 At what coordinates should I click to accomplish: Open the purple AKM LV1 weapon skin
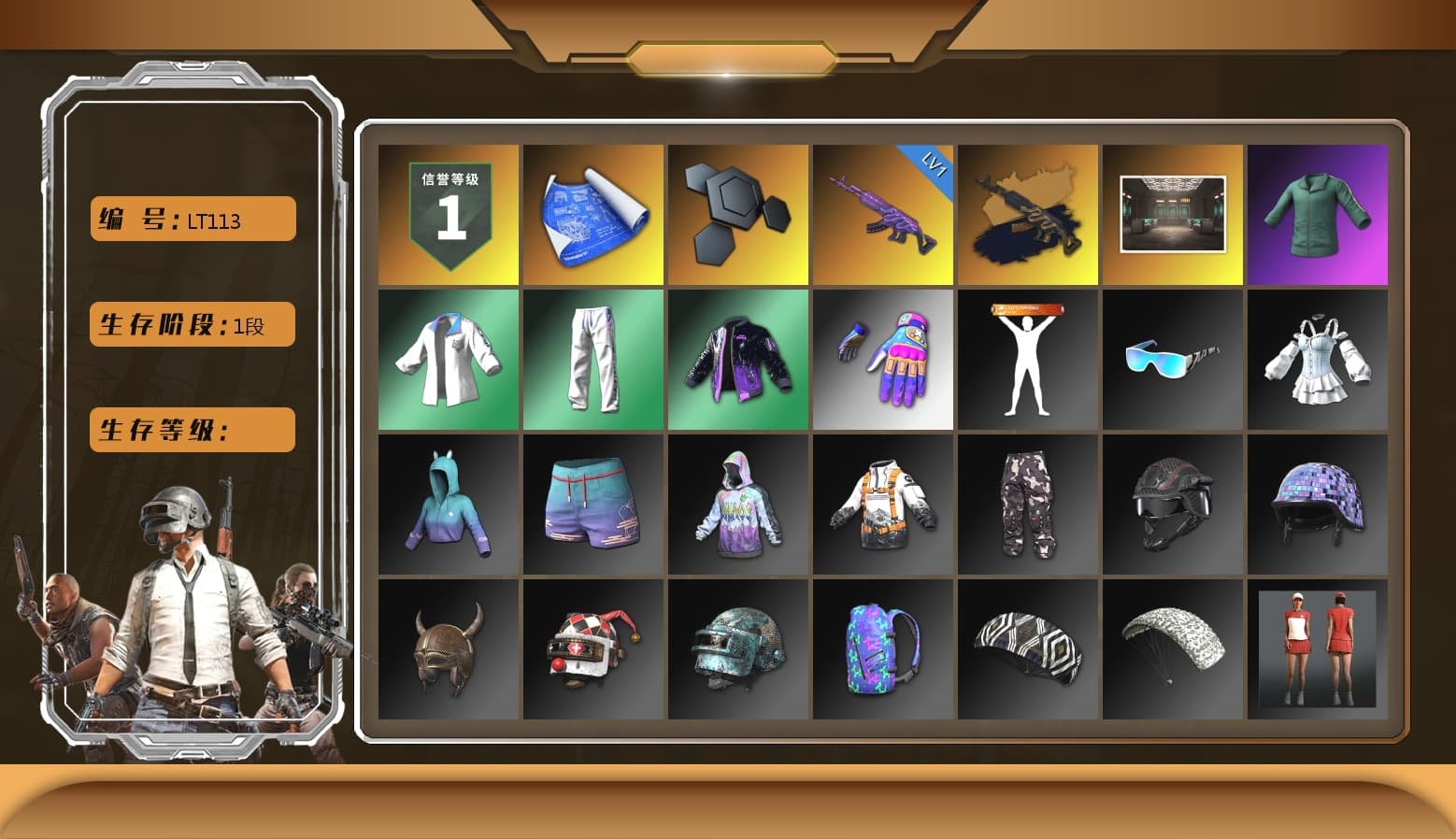[883, 213]
